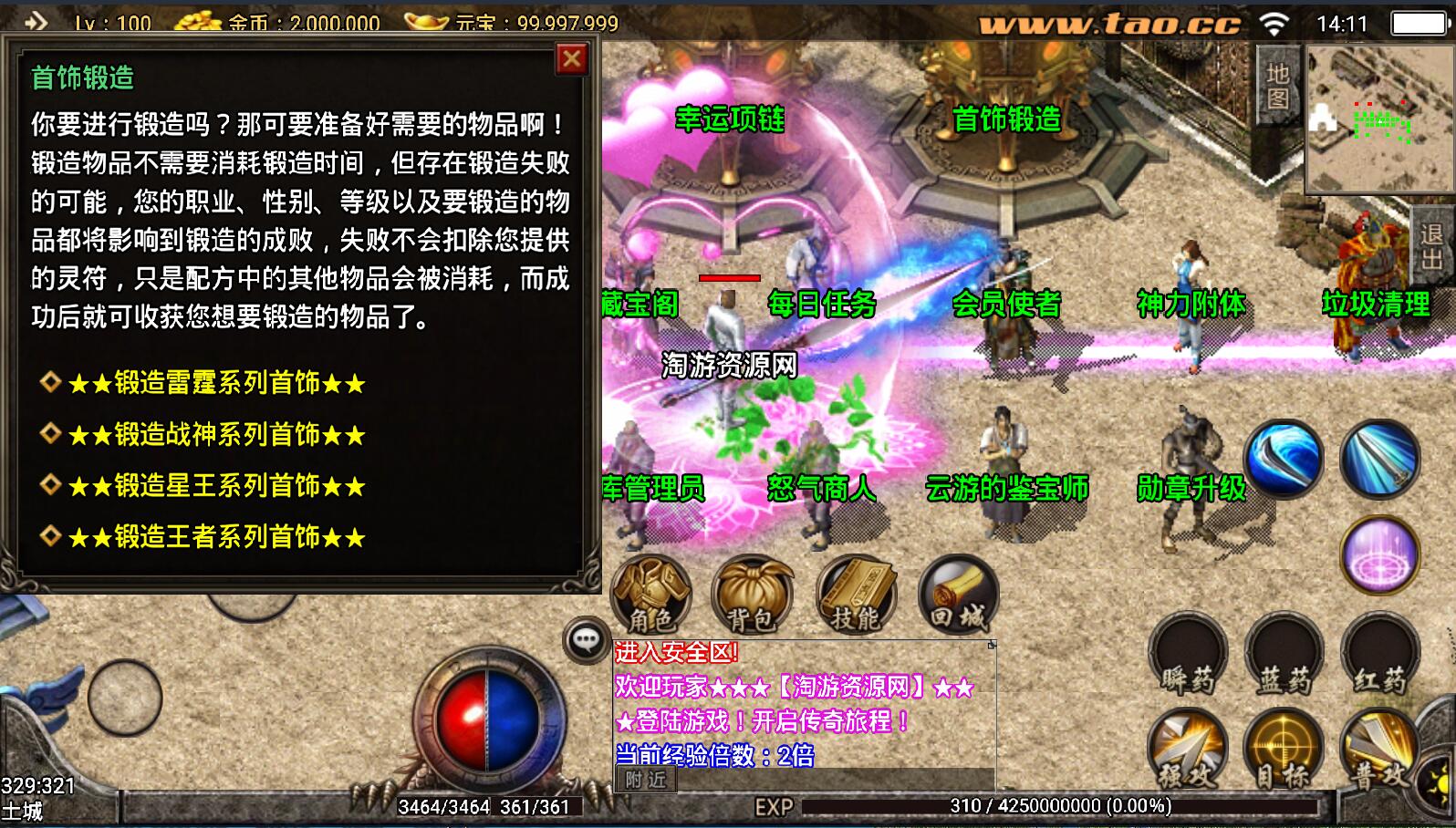This screenshot has width=1456, height=828.
Task: Open the 地图 map button
Action: tap(1278, 86)
